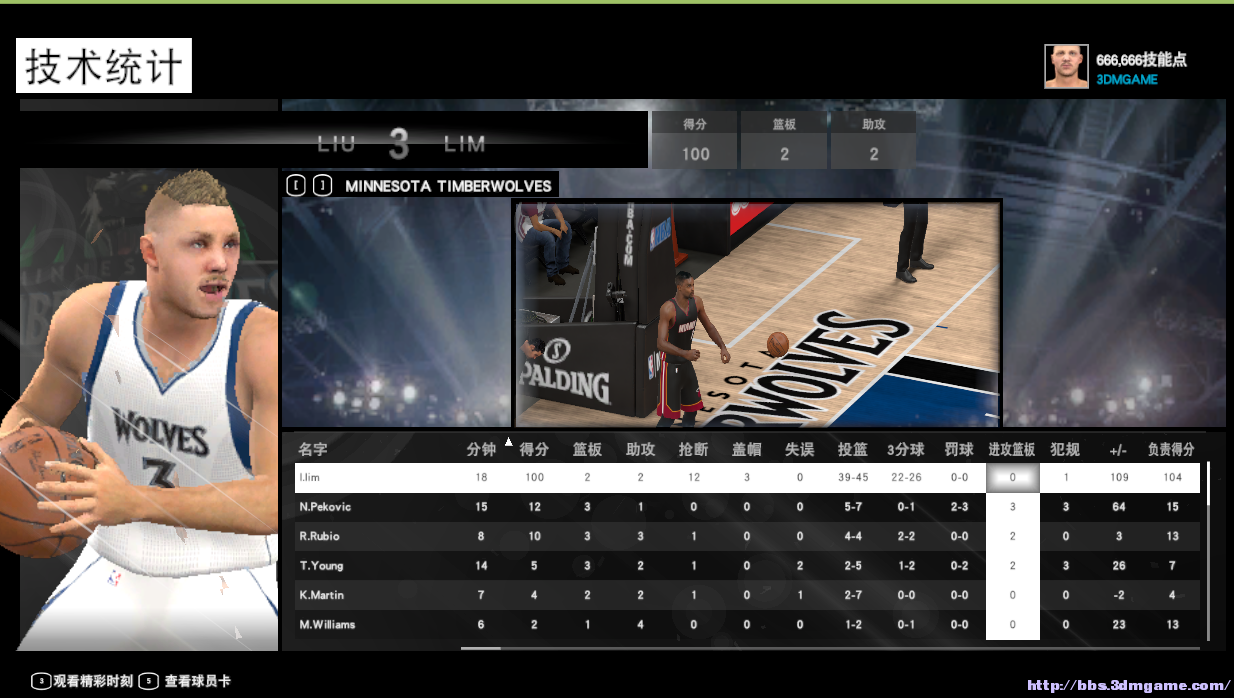Viewport: 1234px width, 698px height.
Task: Click the 查看球员卡 option
Action: tap(197, 681)
